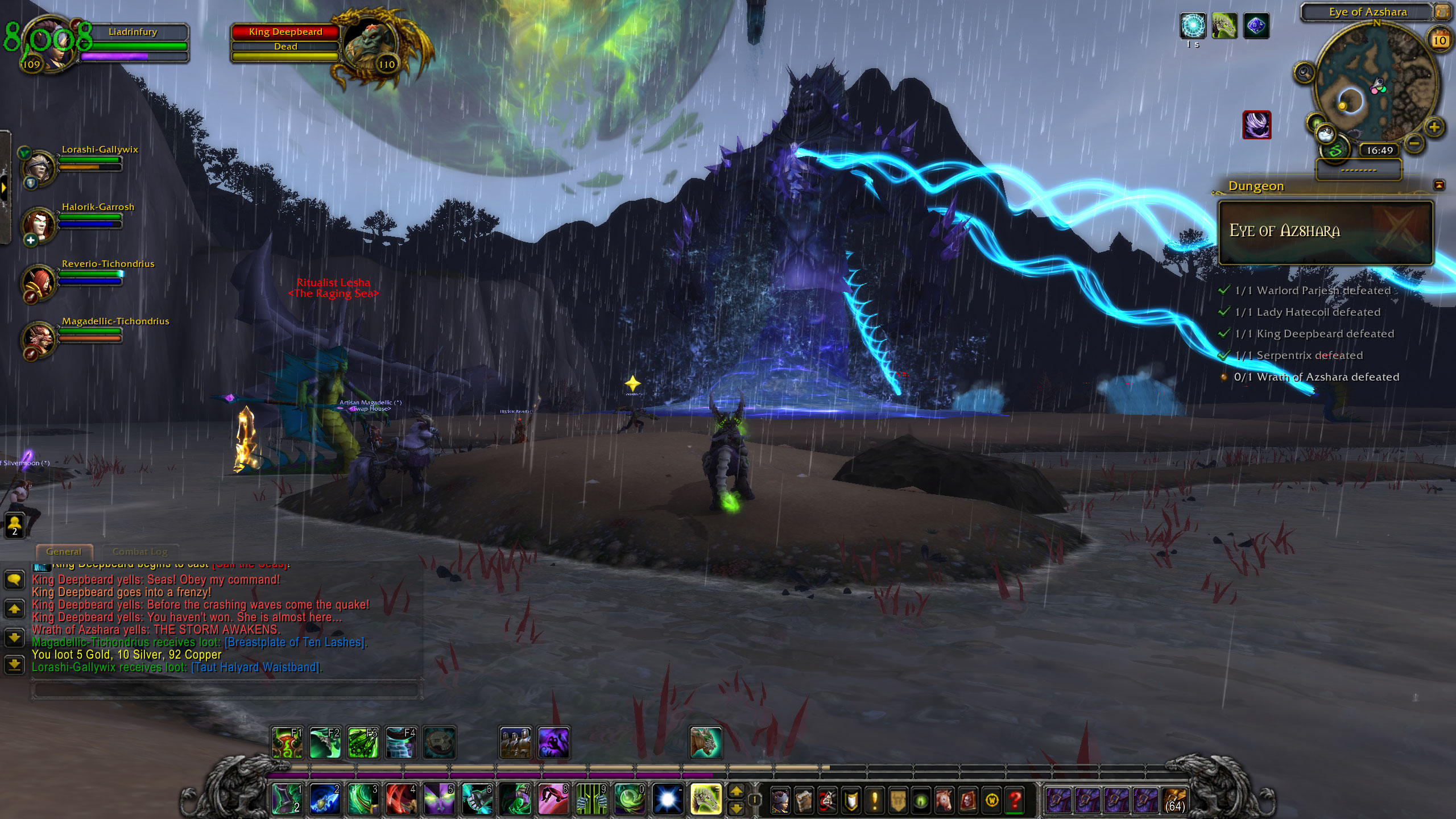This screenshot has height=819, width=1456.
Task: Click the purple tornado debuff icon
Action: coord(1256,125)
